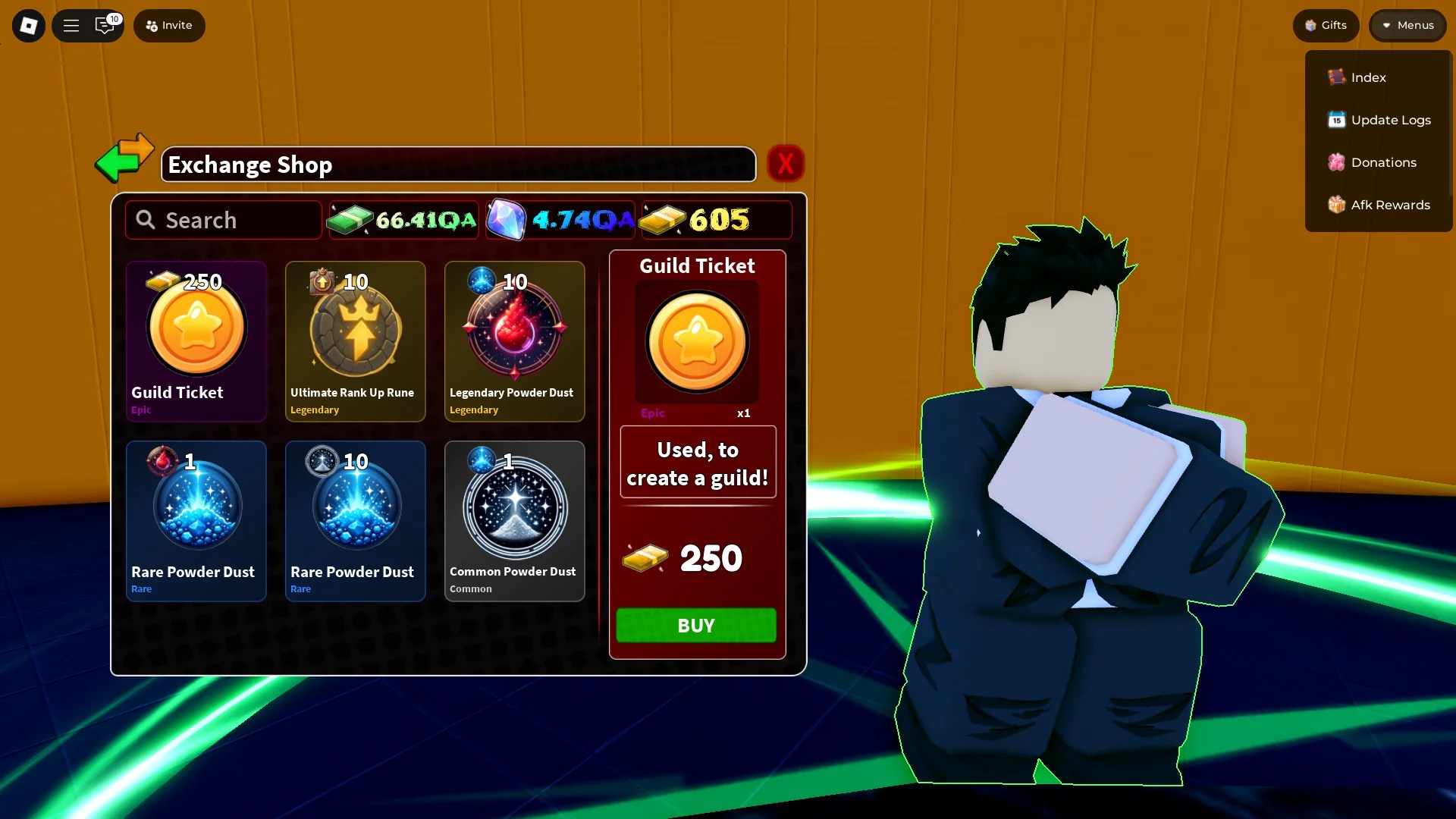
Task: Open the chat messages icon
Action: [x=105, y=25]
